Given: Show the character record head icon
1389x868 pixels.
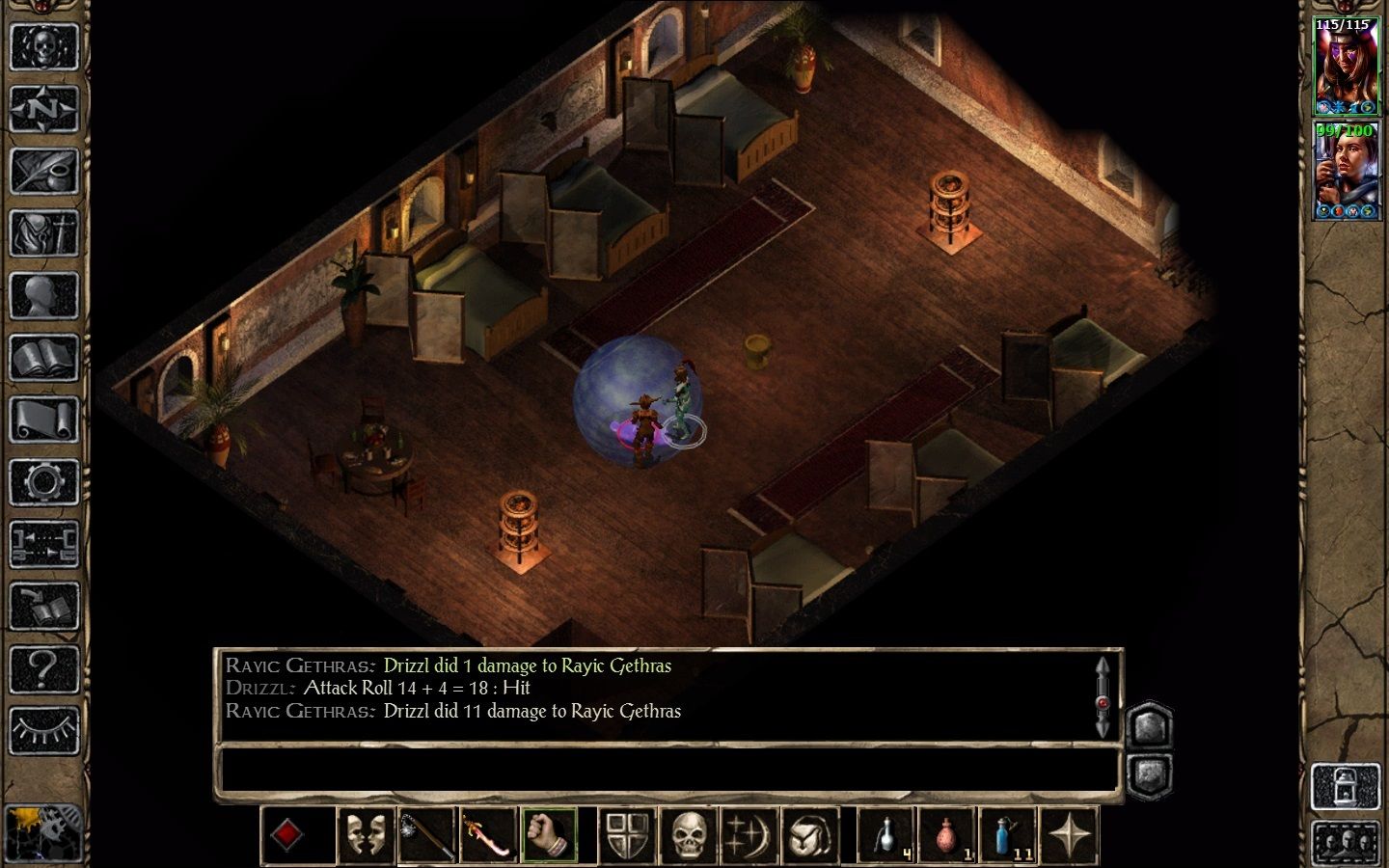Looking at the screenshot, I should (x=43, y=294).
